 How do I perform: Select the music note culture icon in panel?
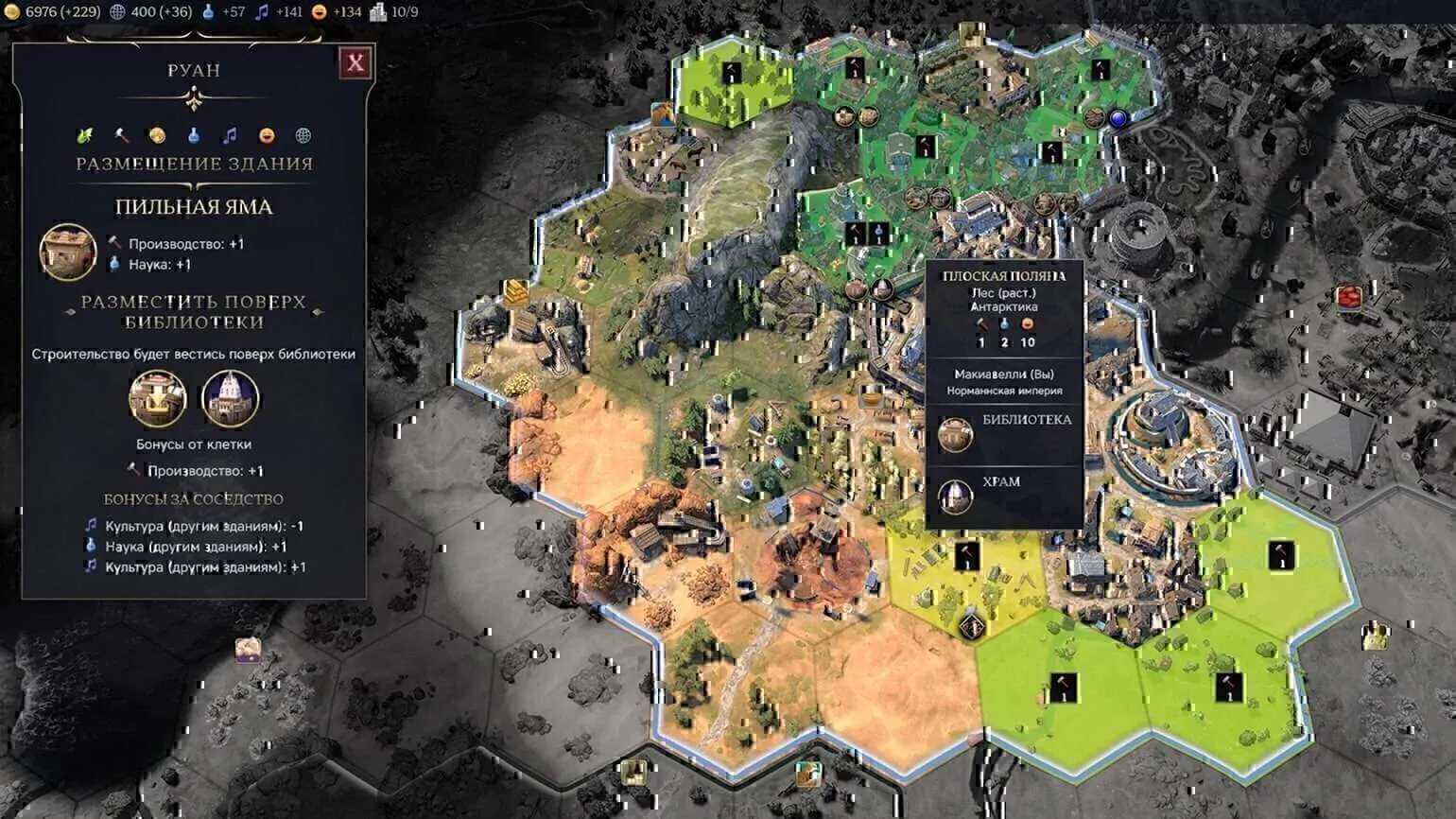pos(230,135)
